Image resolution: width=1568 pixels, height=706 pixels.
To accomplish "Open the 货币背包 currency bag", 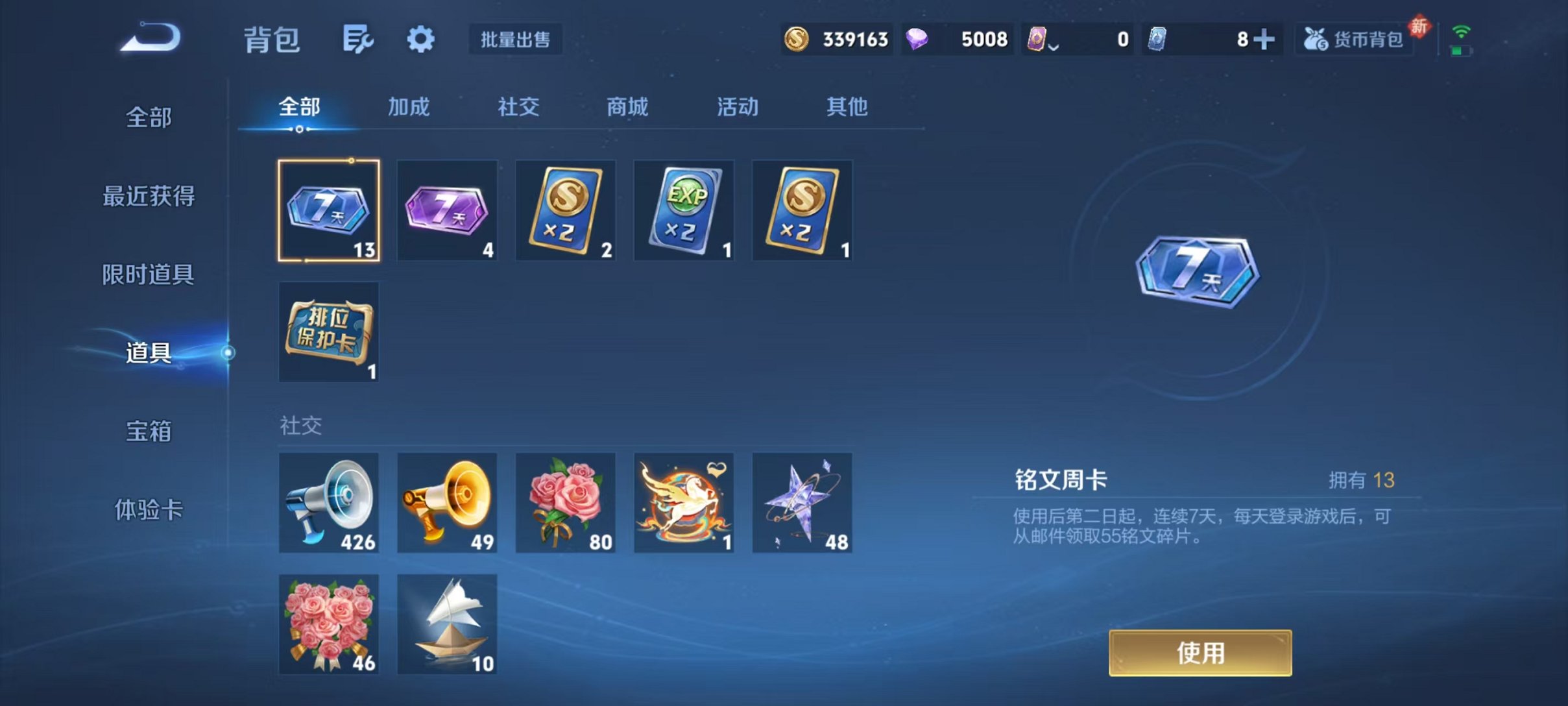I will pyautogui.click(x=1353, y=39).
